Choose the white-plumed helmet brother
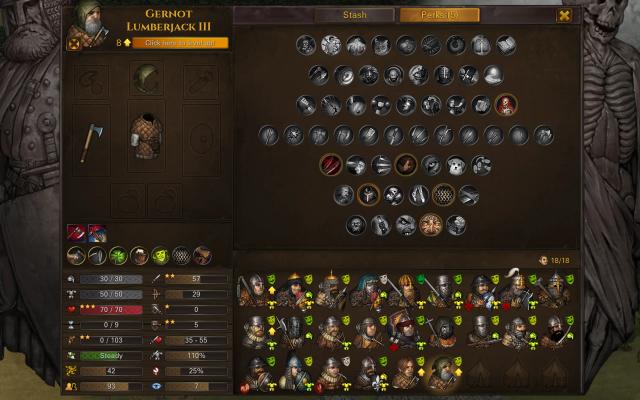640x400 pixels. (x=515, y=288)
